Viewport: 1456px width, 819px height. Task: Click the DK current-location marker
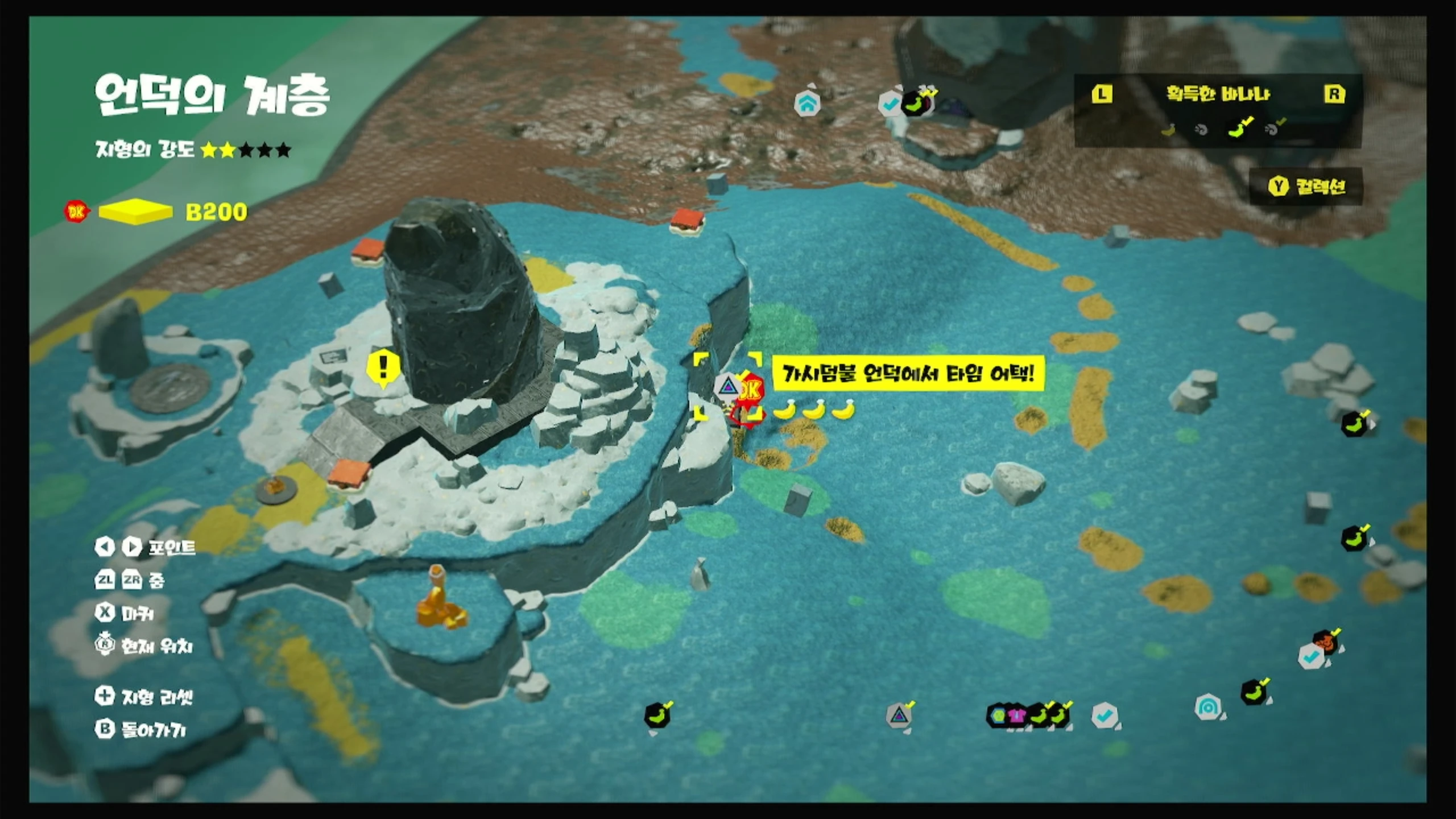tap(750, 390)
